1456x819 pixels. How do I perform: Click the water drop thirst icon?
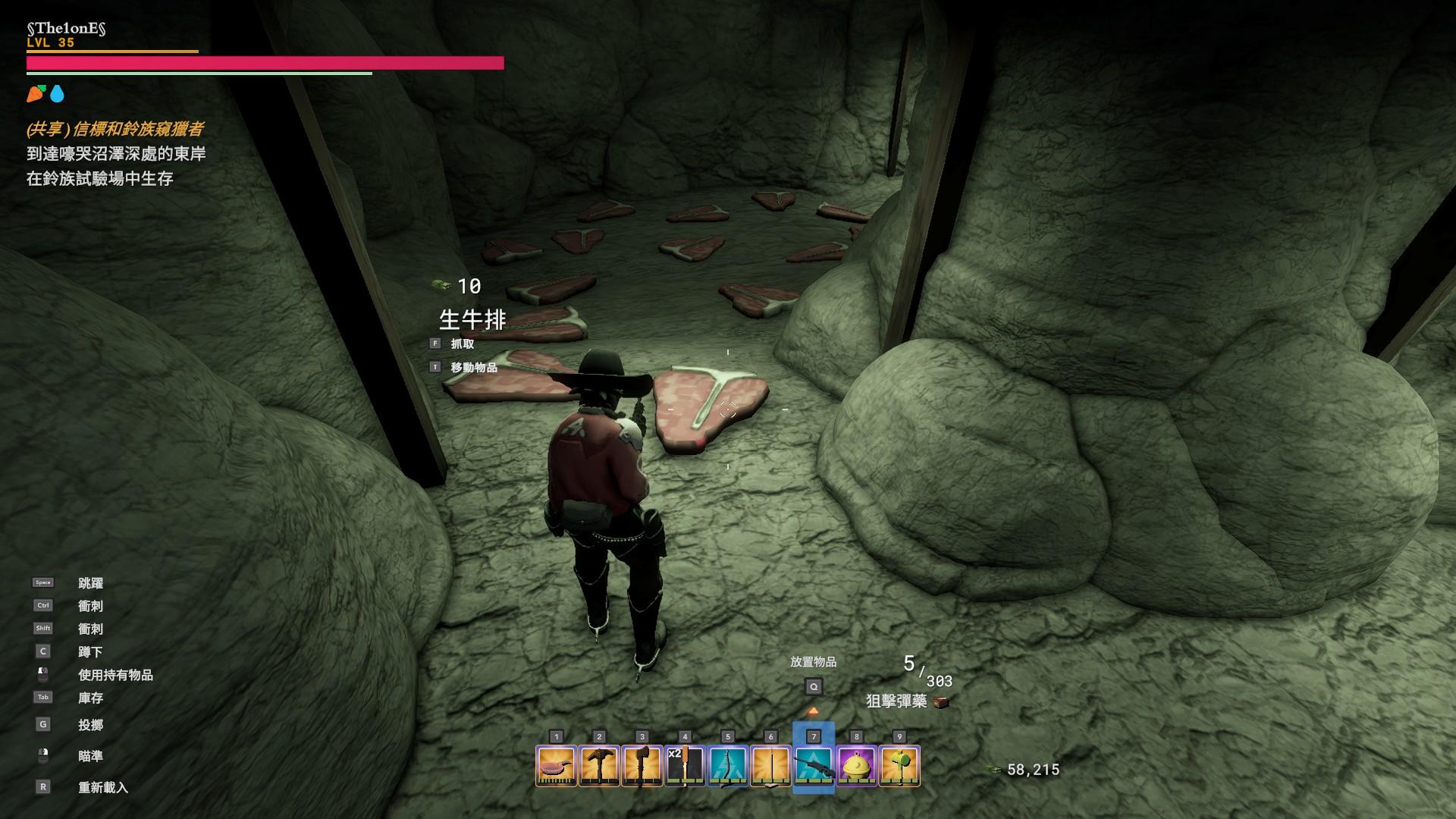[x=58, y=94]
